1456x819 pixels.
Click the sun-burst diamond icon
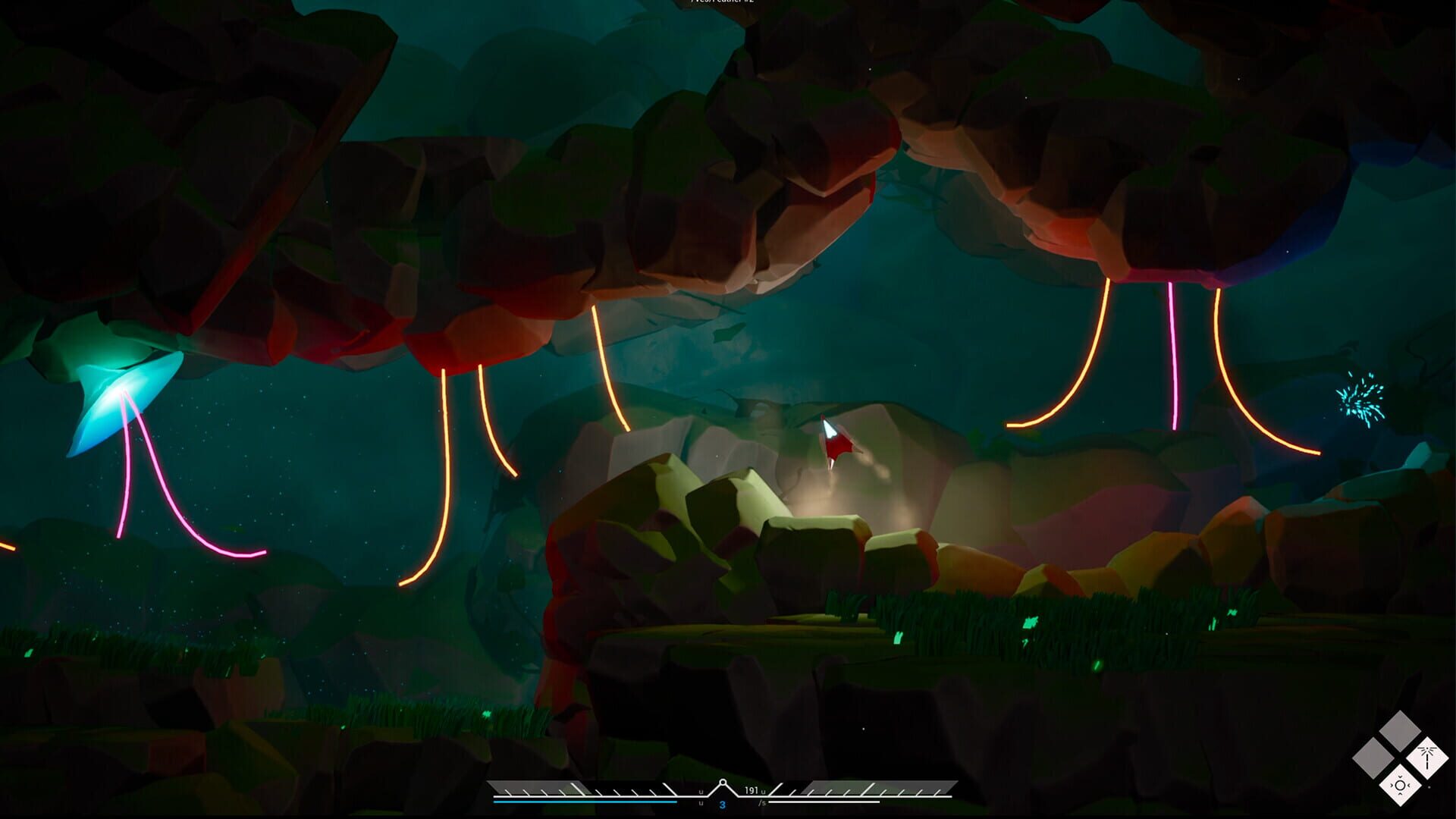pyautogui.click(x=1400, y=786)
